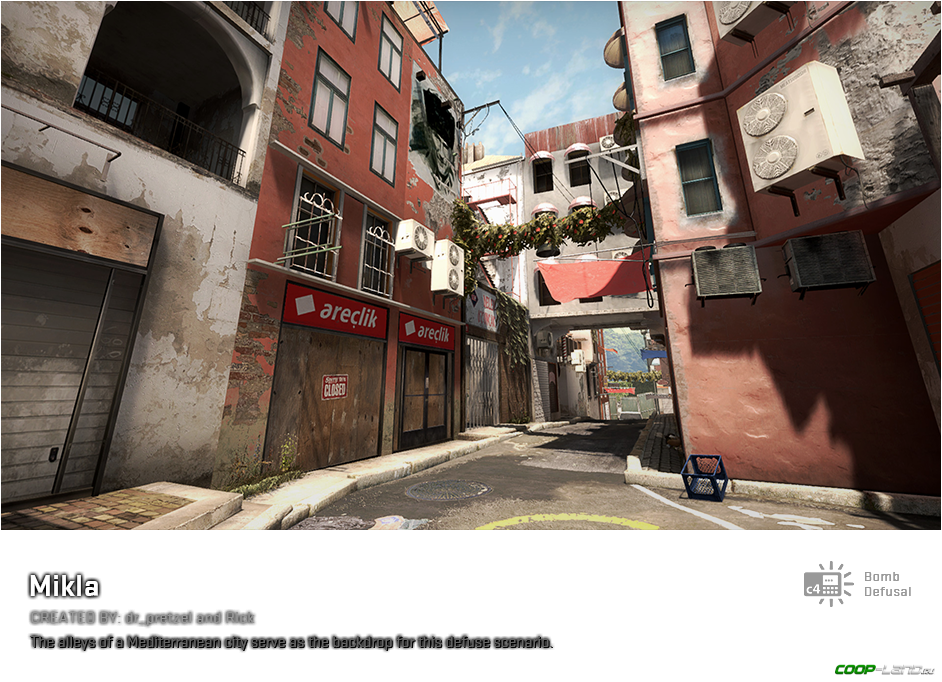Open the COOP-Land watermark logo
The height and width of the screenshot is (682, 942).
[x=884, y=669]
